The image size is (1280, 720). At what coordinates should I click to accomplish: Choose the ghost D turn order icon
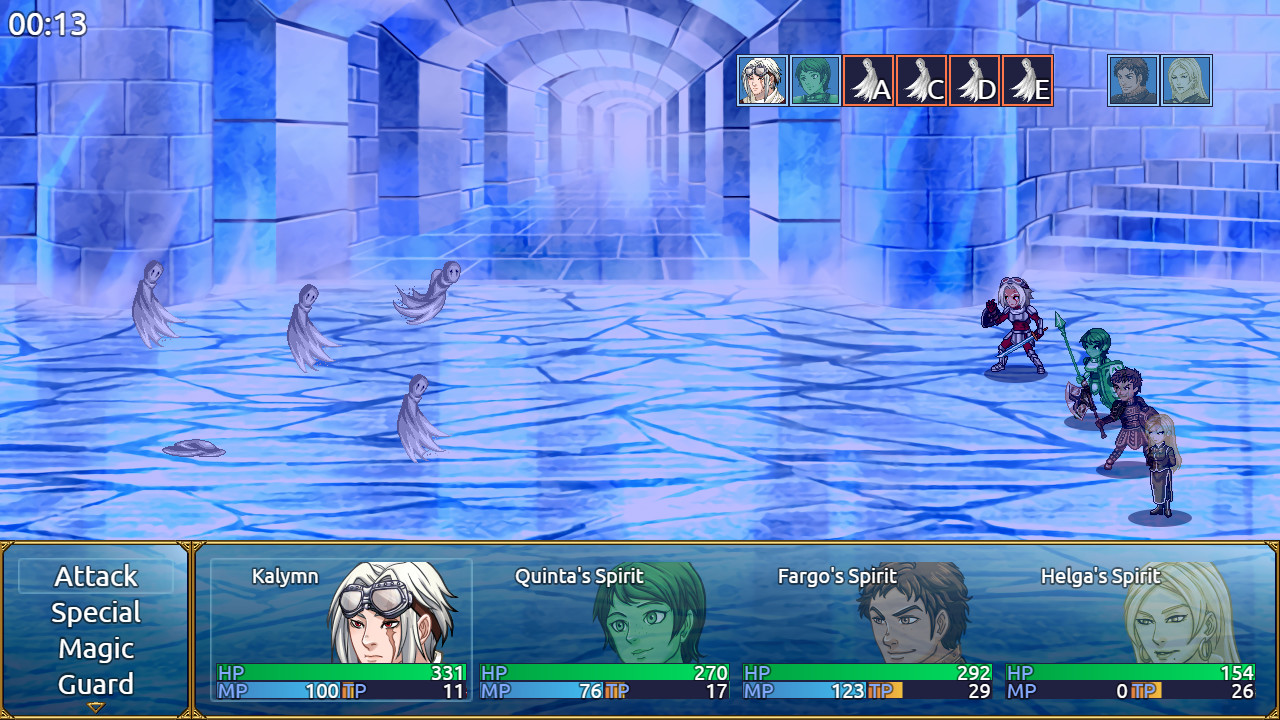click(x=974, y=81)
